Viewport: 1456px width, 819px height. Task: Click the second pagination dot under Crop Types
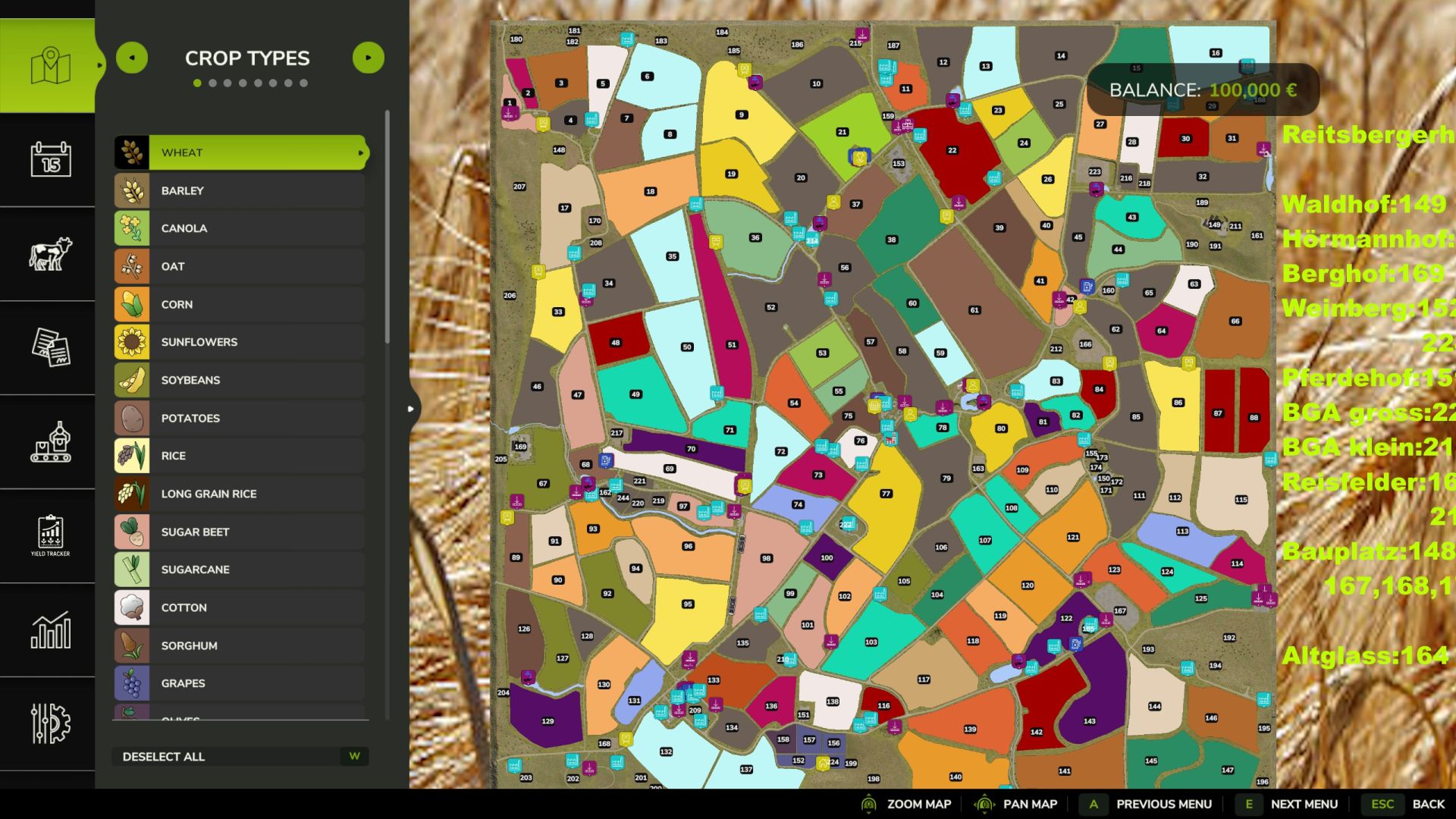click(213, 83)
